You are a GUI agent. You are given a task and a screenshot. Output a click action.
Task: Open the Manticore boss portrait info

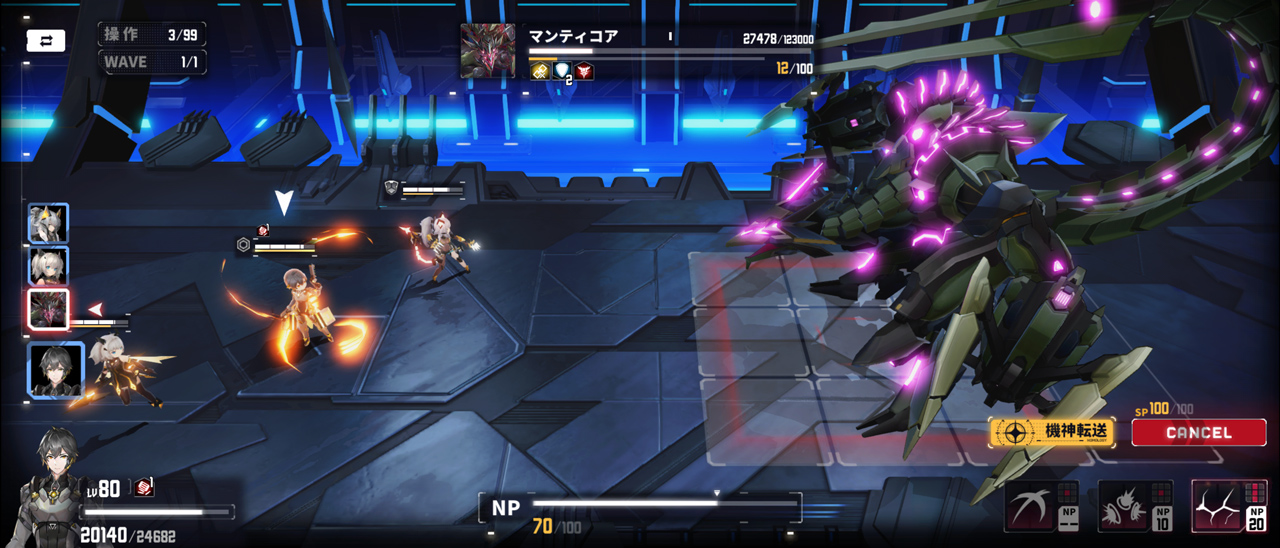click(x=488, y=50)
